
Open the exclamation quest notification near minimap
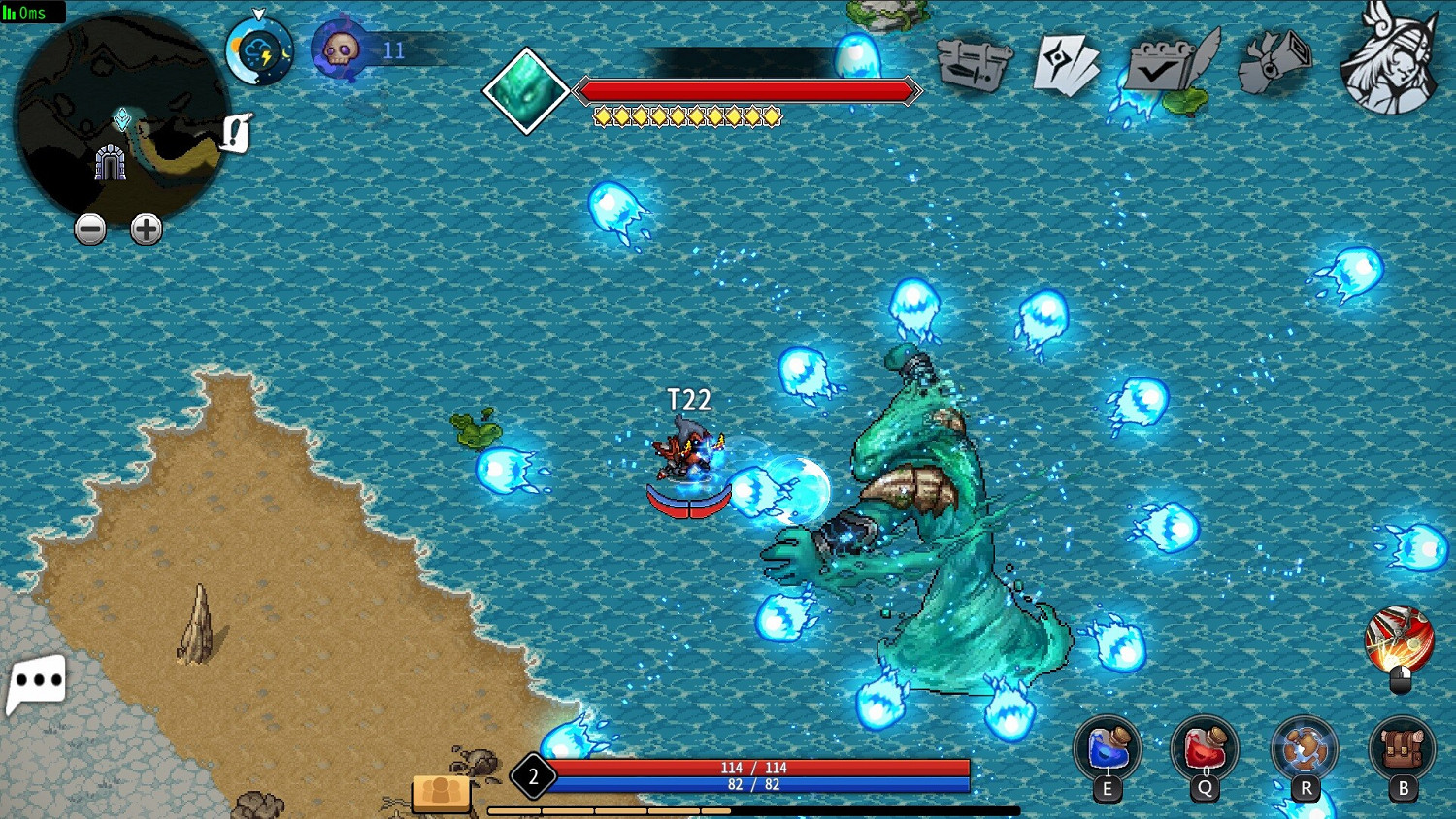pyautogui.click(x=236, y=133)
